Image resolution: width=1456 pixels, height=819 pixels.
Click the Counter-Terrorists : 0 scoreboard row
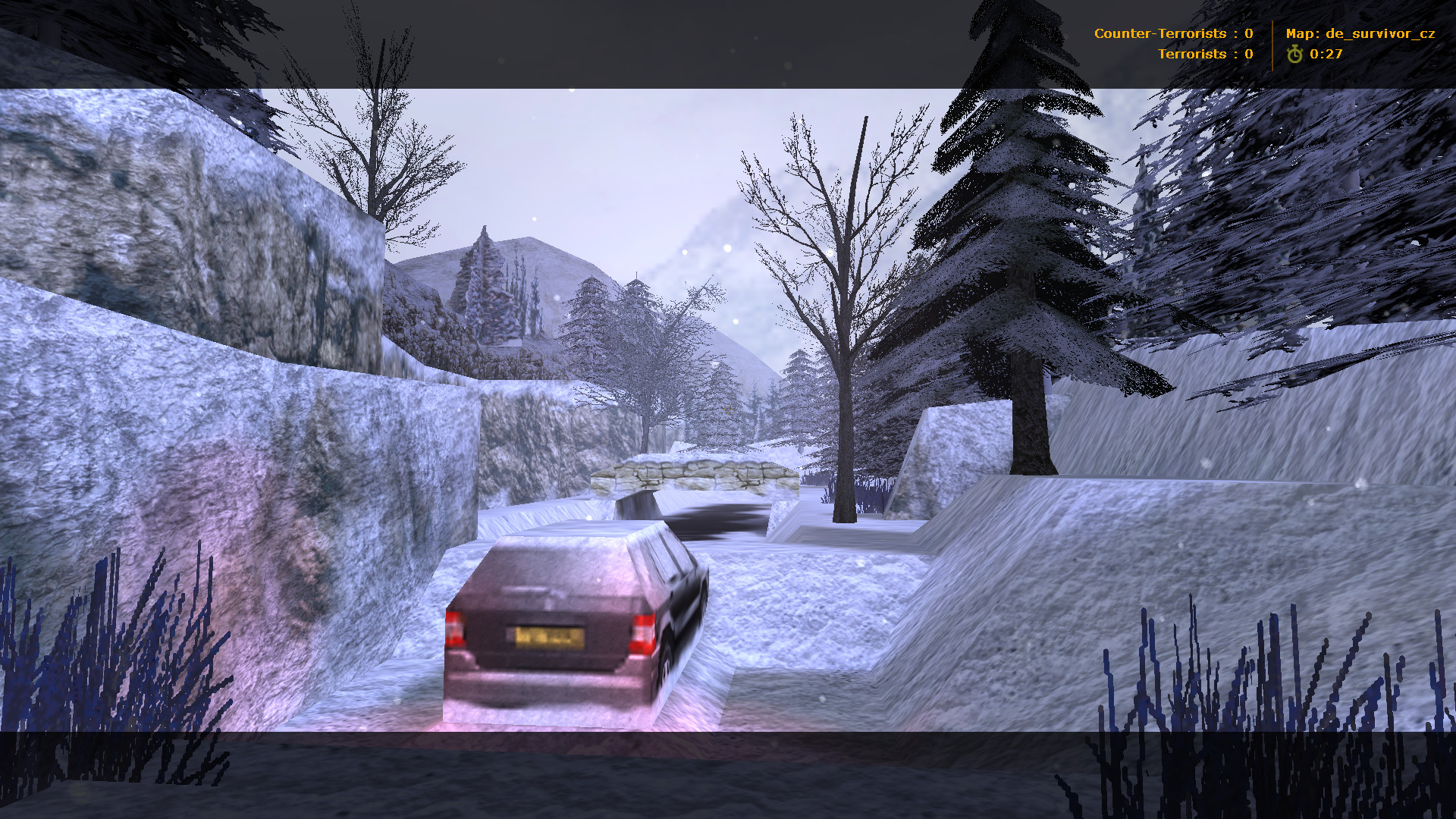click(x=1175, y=33)
